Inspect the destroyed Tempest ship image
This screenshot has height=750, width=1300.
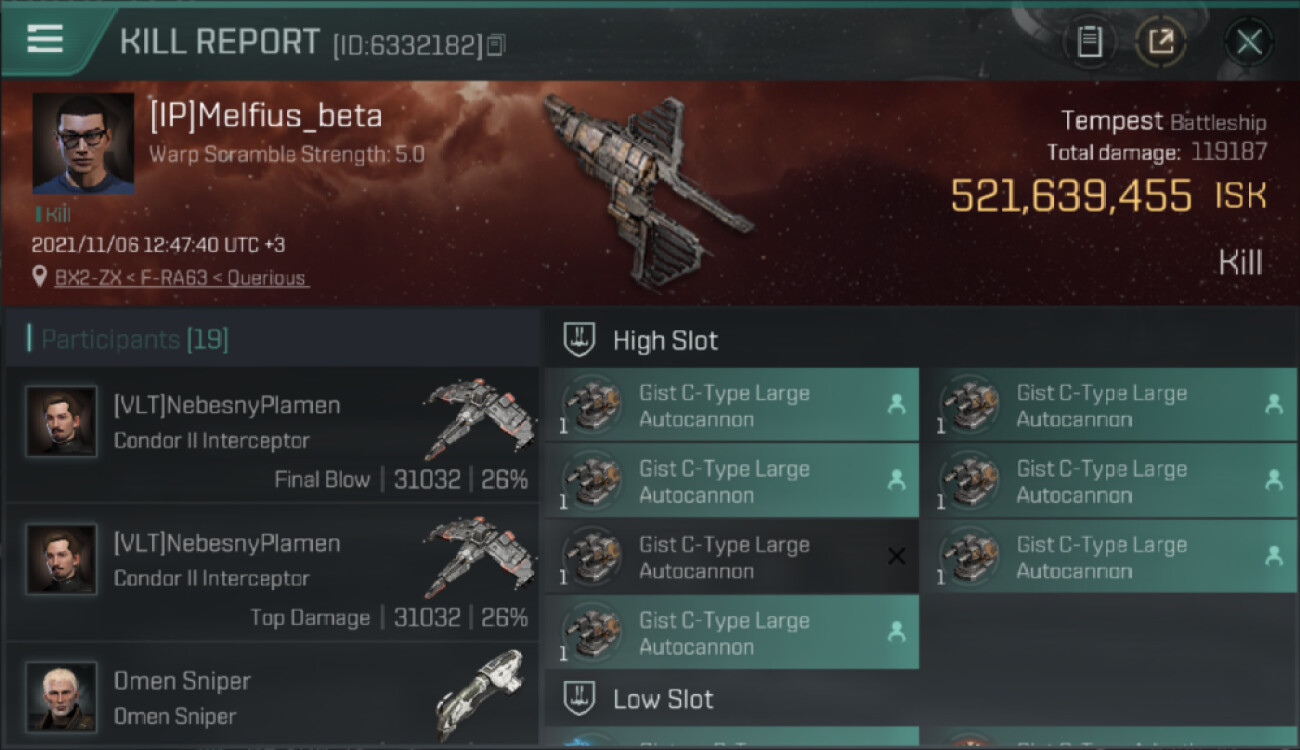point(650,185)
